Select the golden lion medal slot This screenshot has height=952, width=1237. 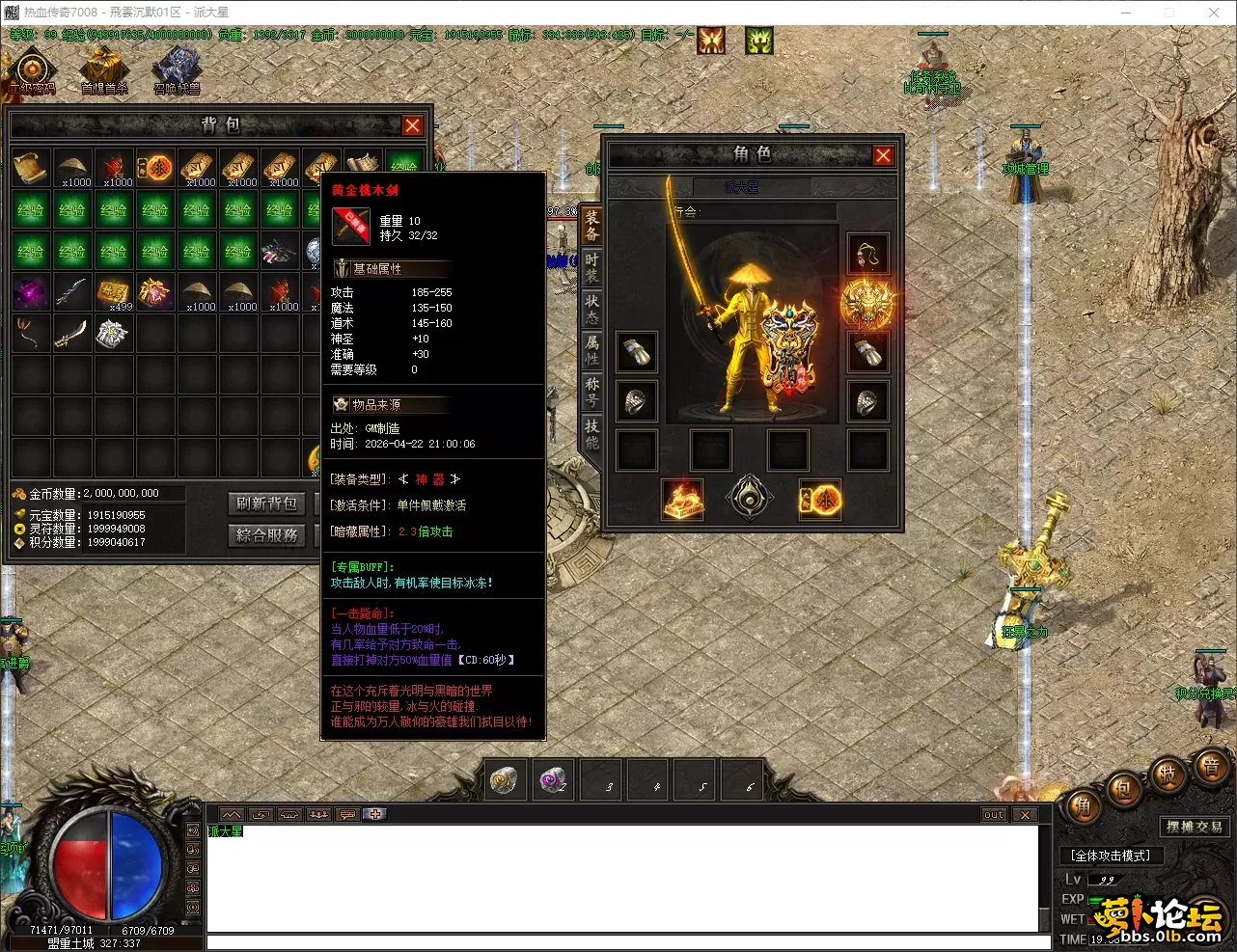click(866, 304)
